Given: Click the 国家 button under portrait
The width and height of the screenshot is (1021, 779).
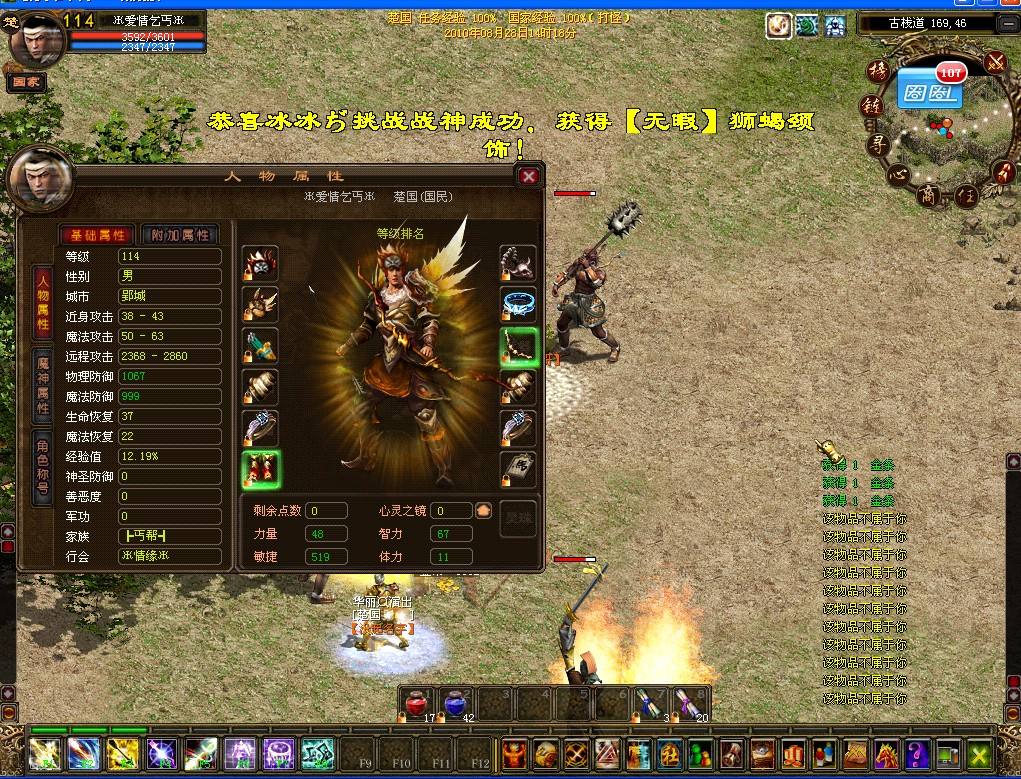Looking at the screenshot, I should 25,84.
